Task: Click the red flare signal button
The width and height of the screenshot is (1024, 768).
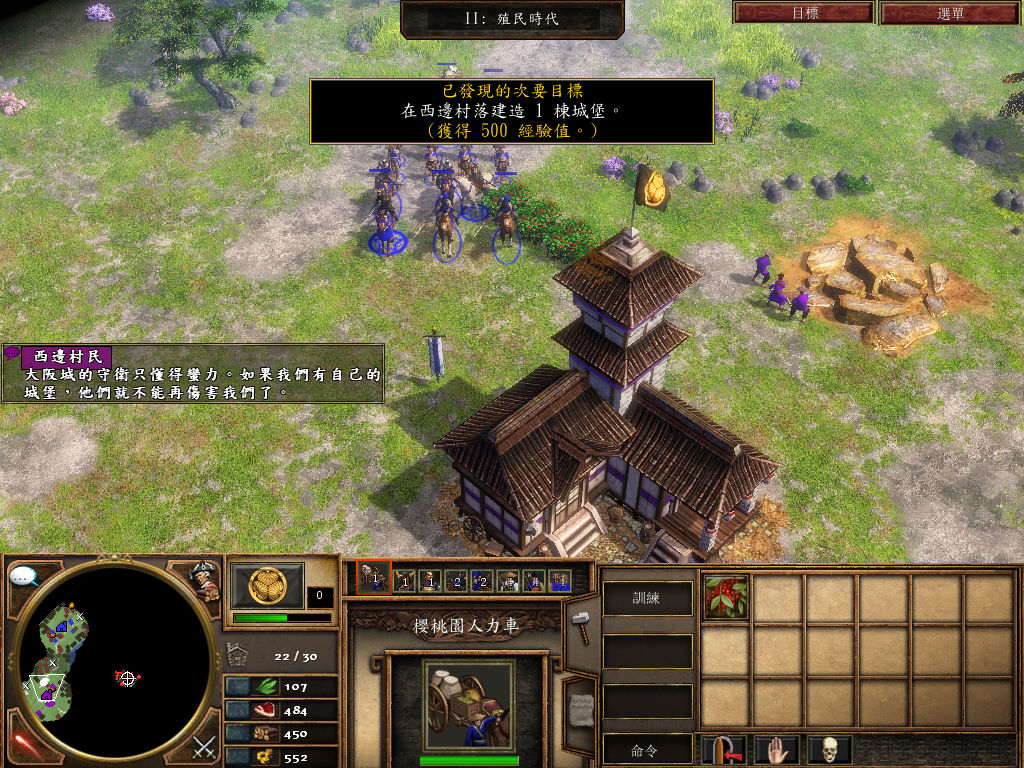Action: [24, 745]
